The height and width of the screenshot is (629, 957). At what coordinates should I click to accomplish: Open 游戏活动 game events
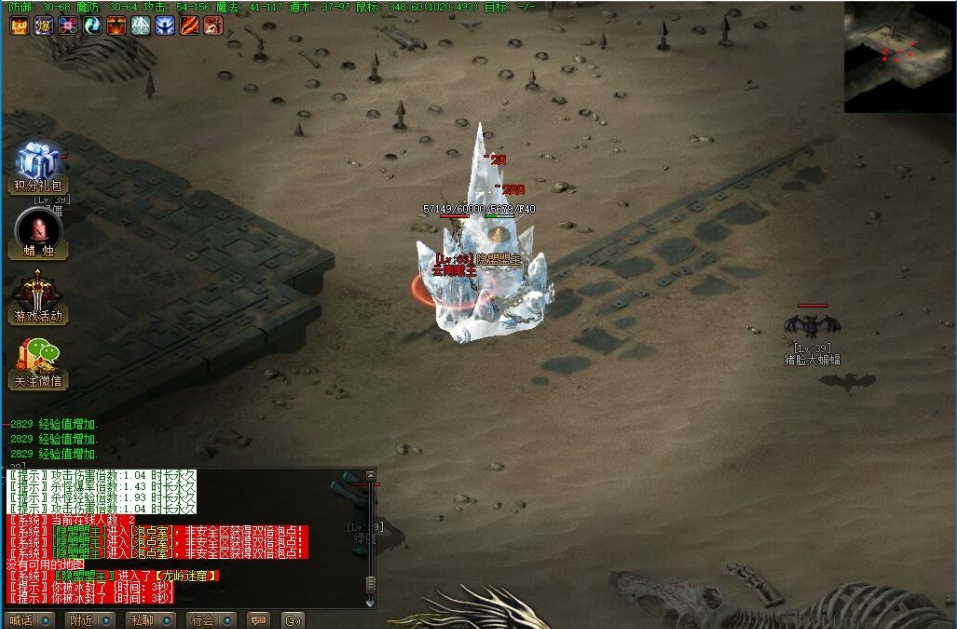tap(38, 296)
